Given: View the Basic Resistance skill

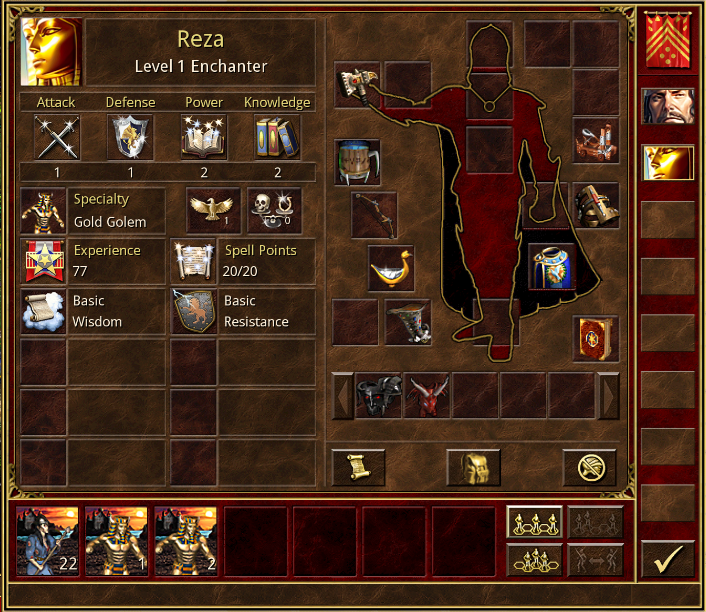Looking at the screenshot, I should pos(193,311).
